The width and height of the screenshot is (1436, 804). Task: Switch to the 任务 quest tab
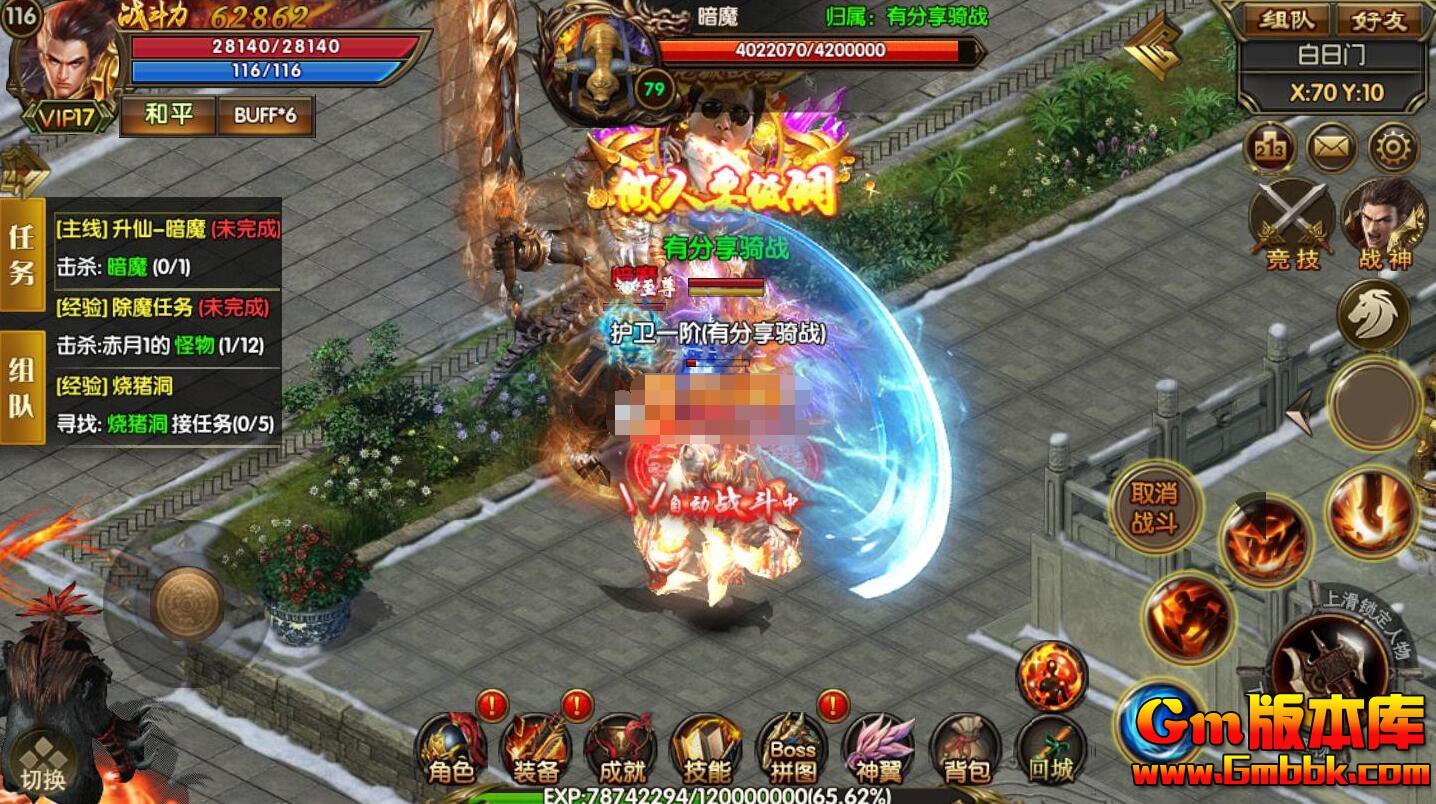click(22, 255)
